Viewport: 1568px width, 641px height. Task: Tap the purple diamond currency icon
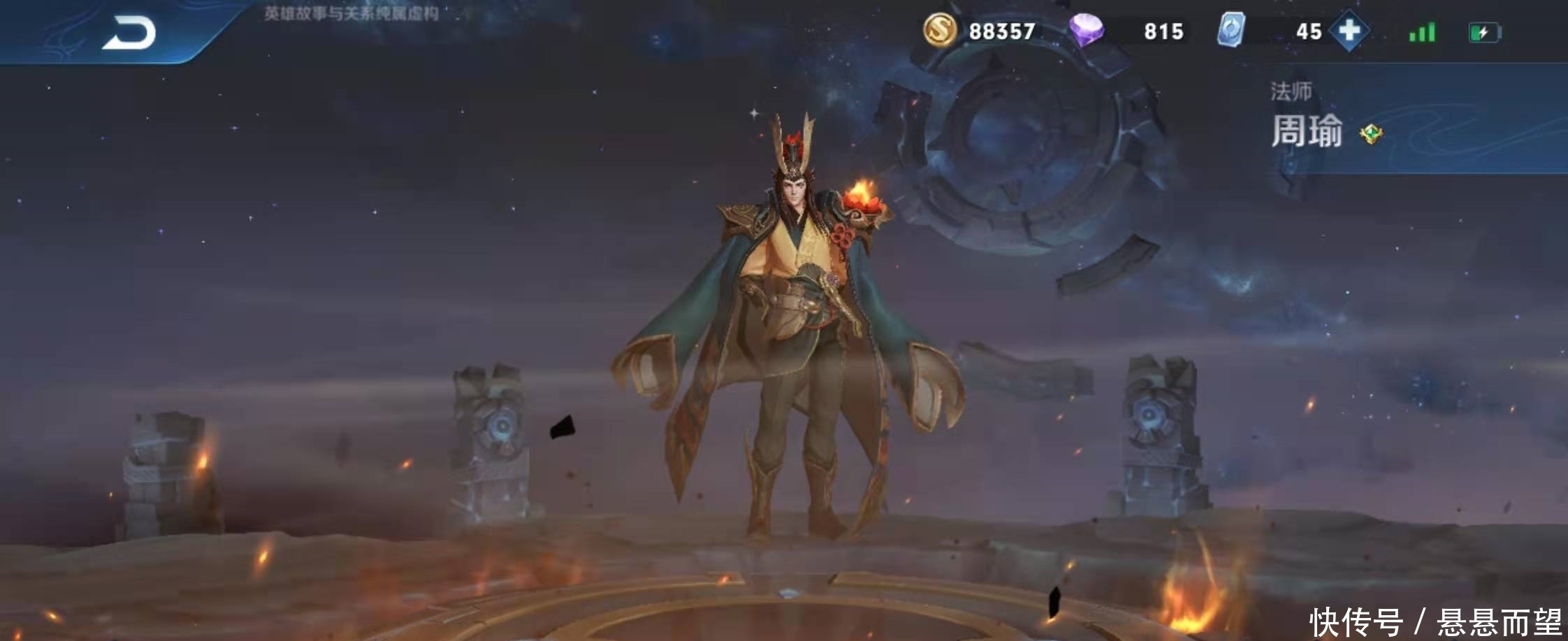point(1086,31)
